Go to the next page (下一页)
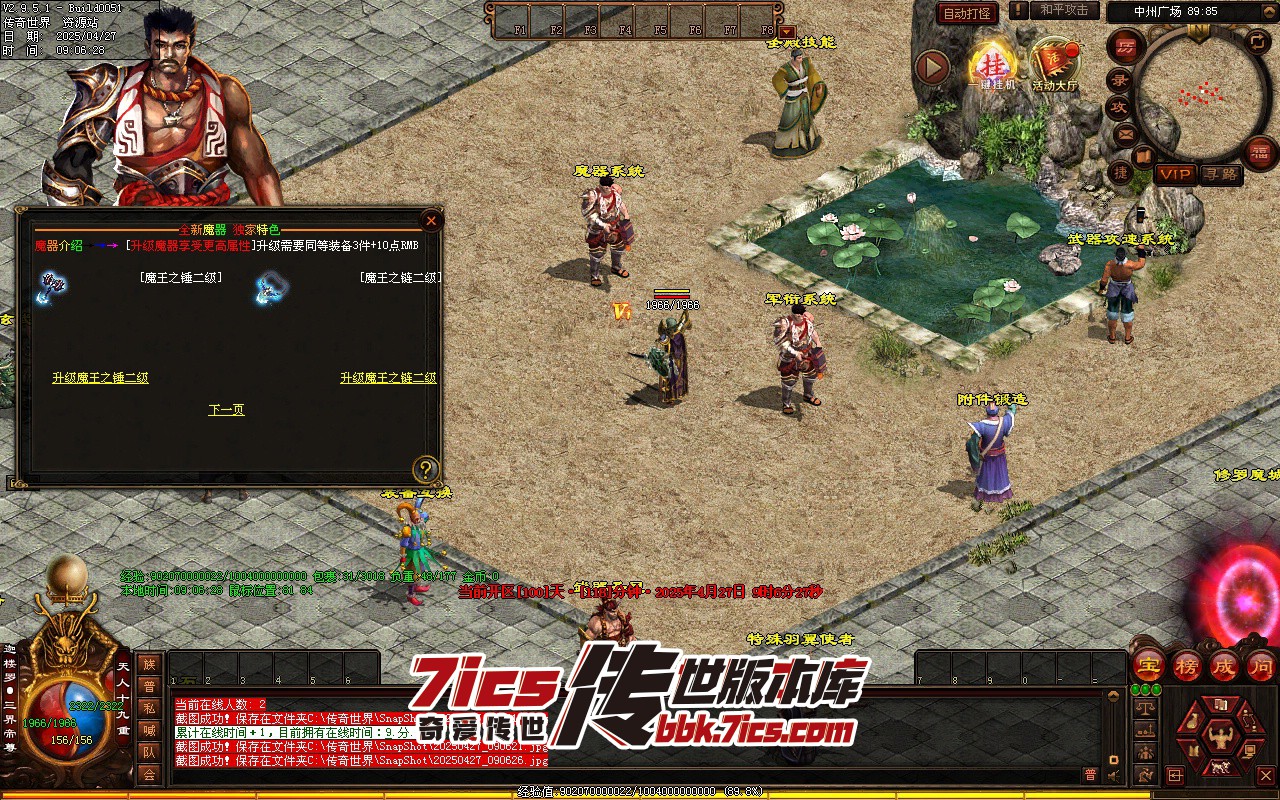The image size is (1280, 800). pyautogui.click(x=226, y=410)
